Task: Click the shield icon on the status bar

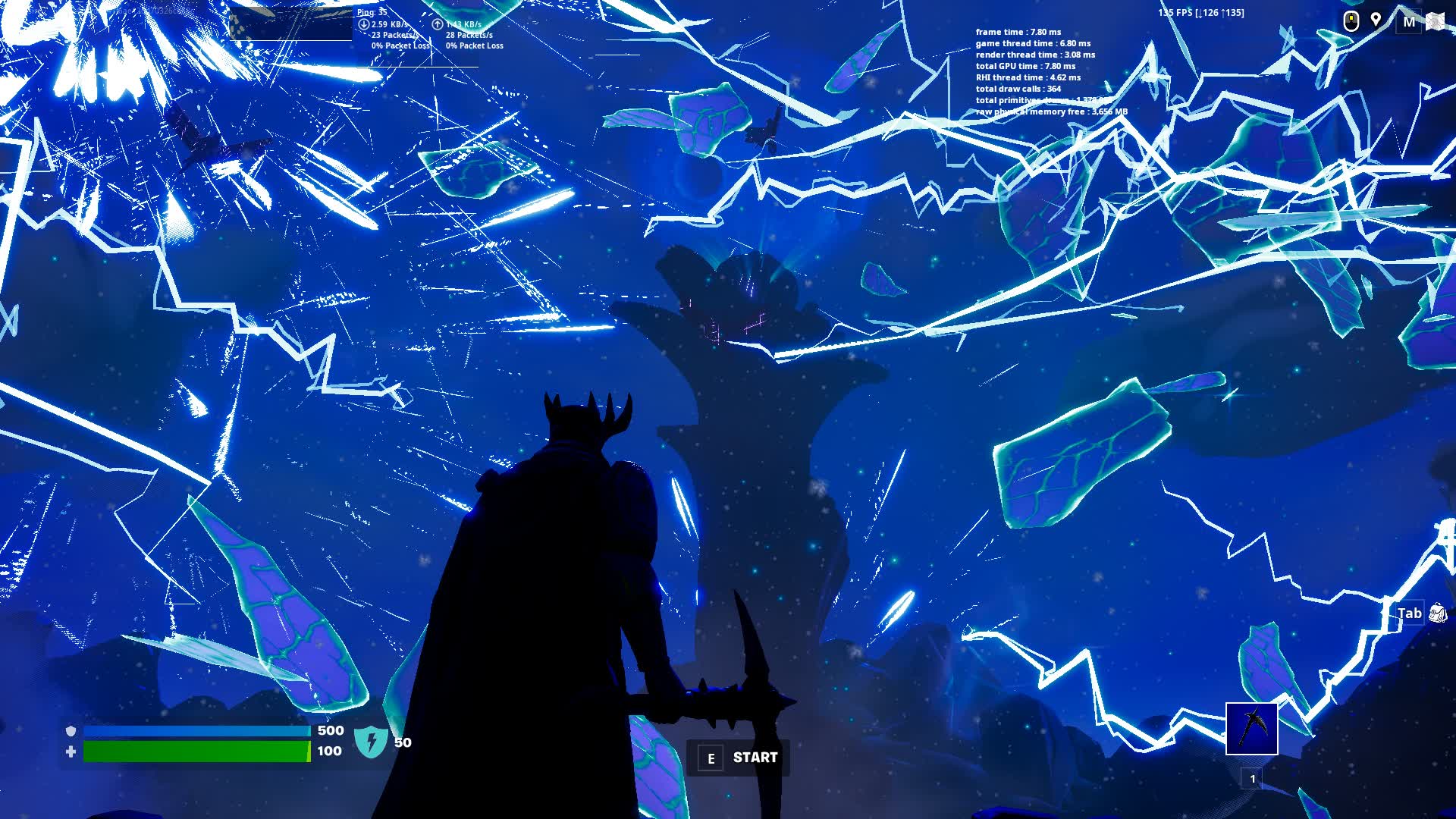Action: pos(70,732)
